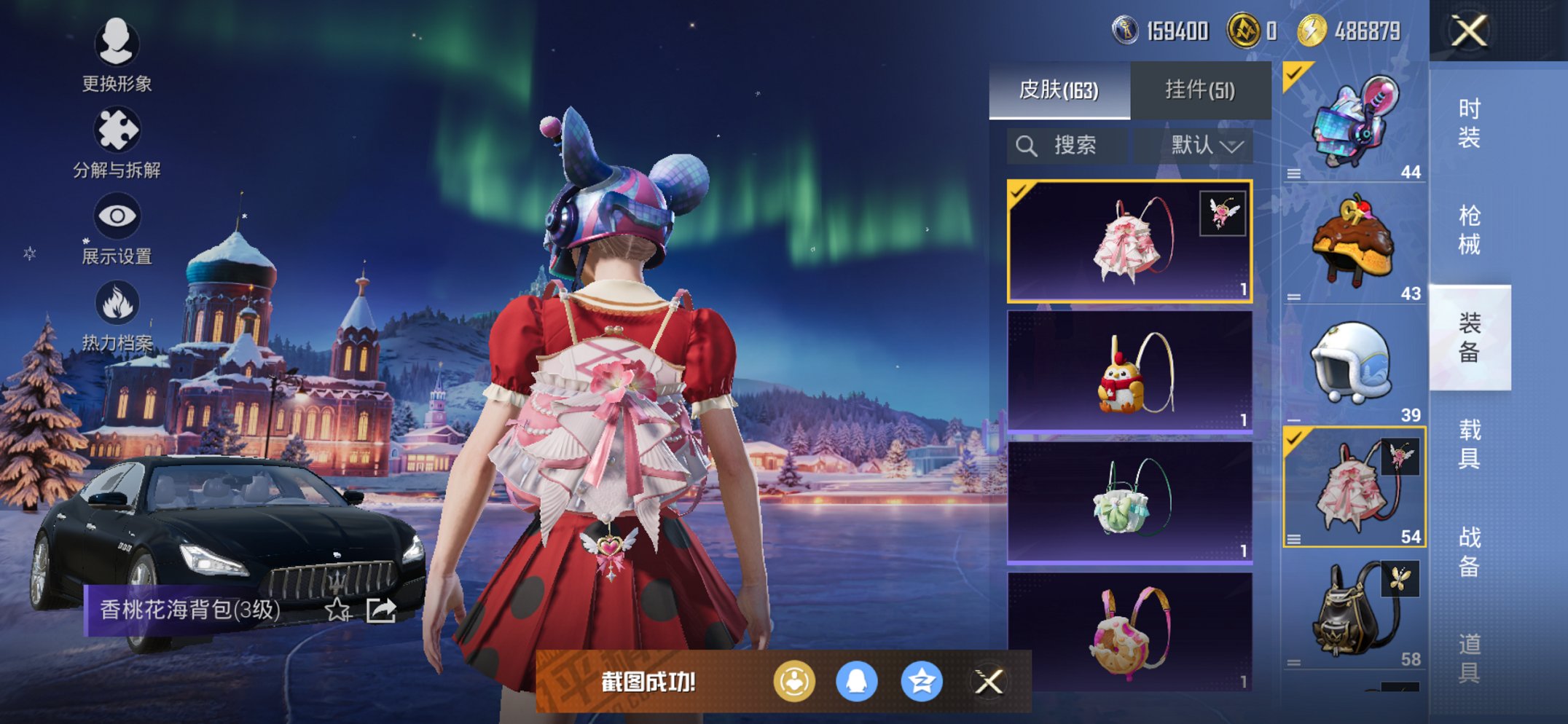
Task: Switch to the 皮肤(163) skins tab
Action: (1059, 90)
